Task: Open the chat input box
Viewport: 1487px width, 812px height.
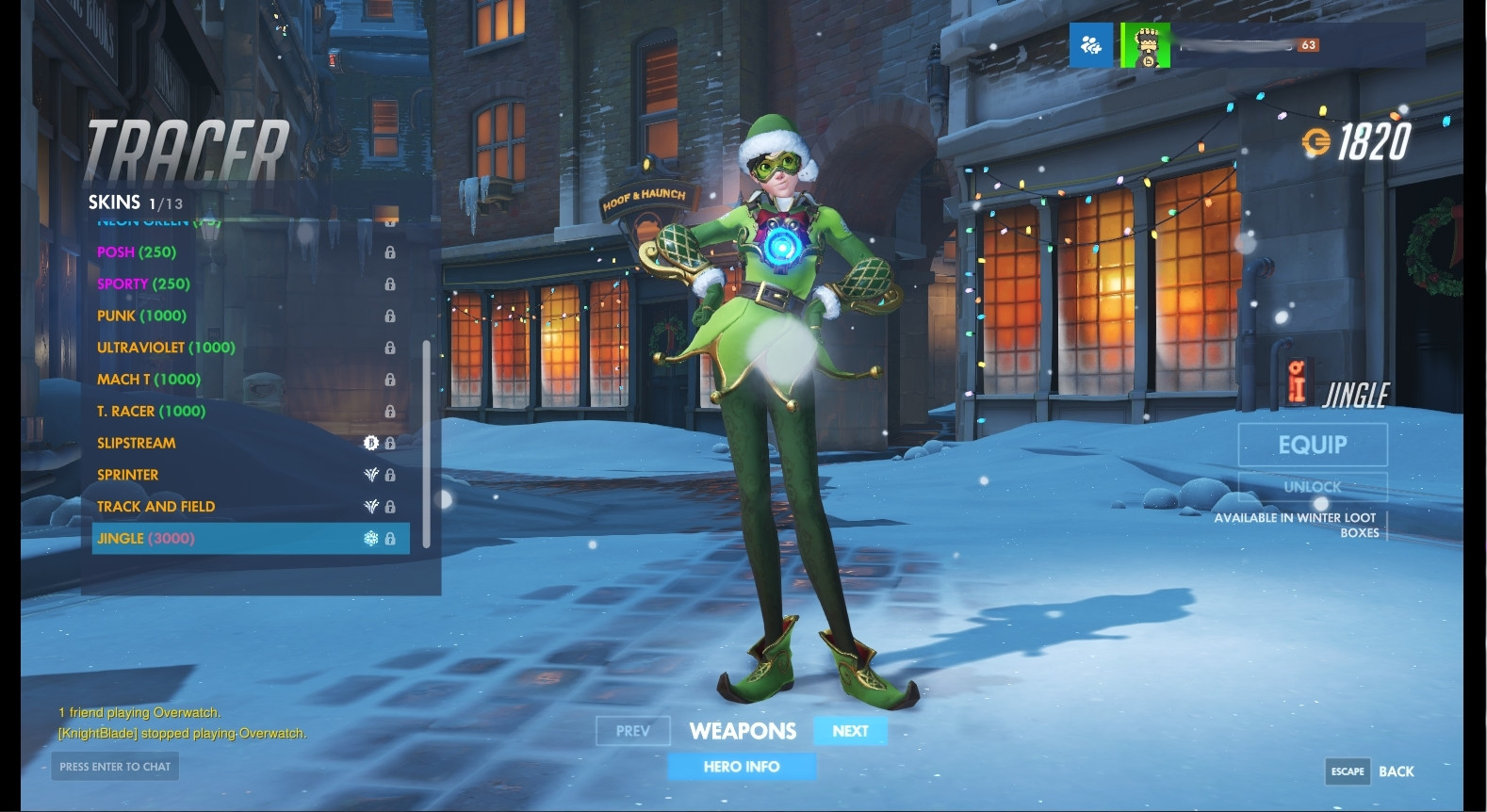Action: pyautogui.click(x=115, y=767)
